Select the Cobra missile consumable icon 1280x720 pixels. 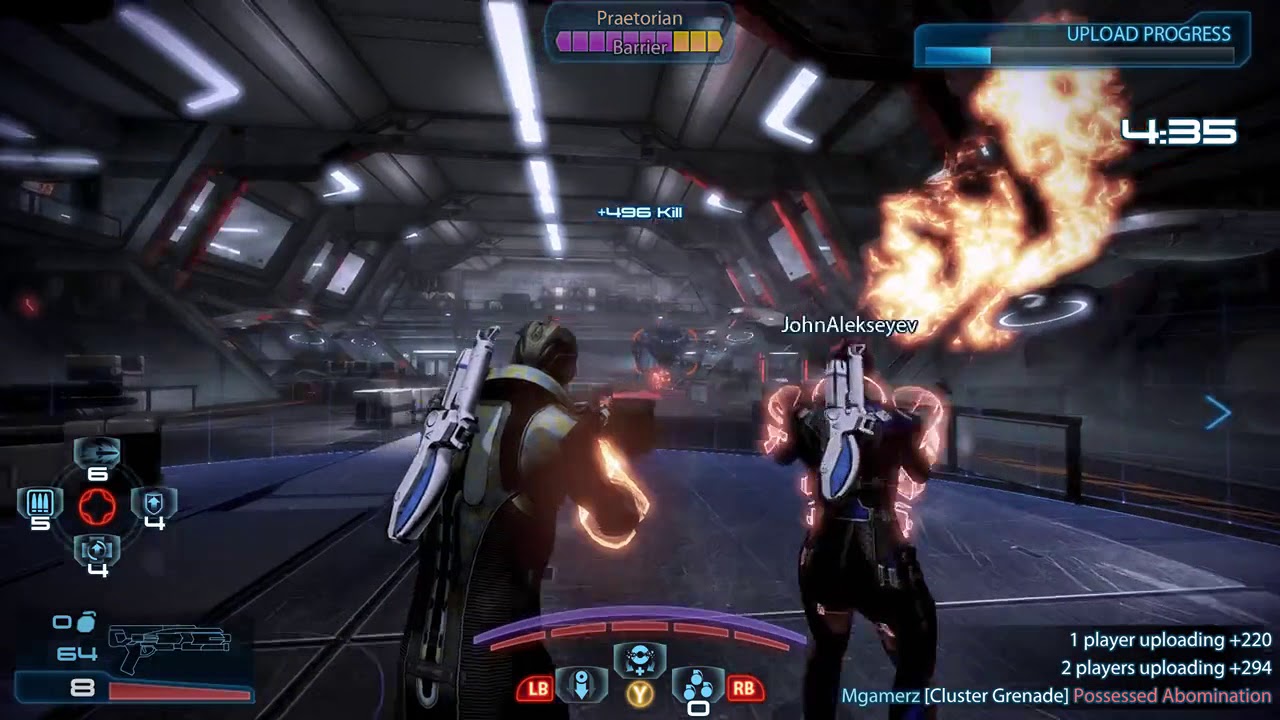[97, 454]
